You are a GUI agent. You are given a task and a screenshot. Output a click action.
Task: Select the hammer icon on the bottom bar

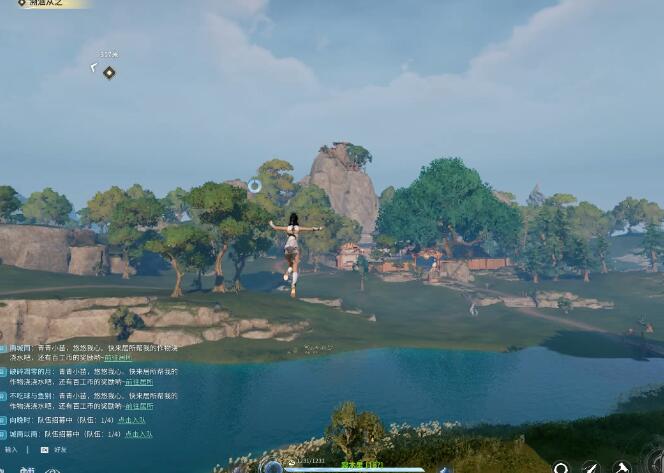[622, 467]
